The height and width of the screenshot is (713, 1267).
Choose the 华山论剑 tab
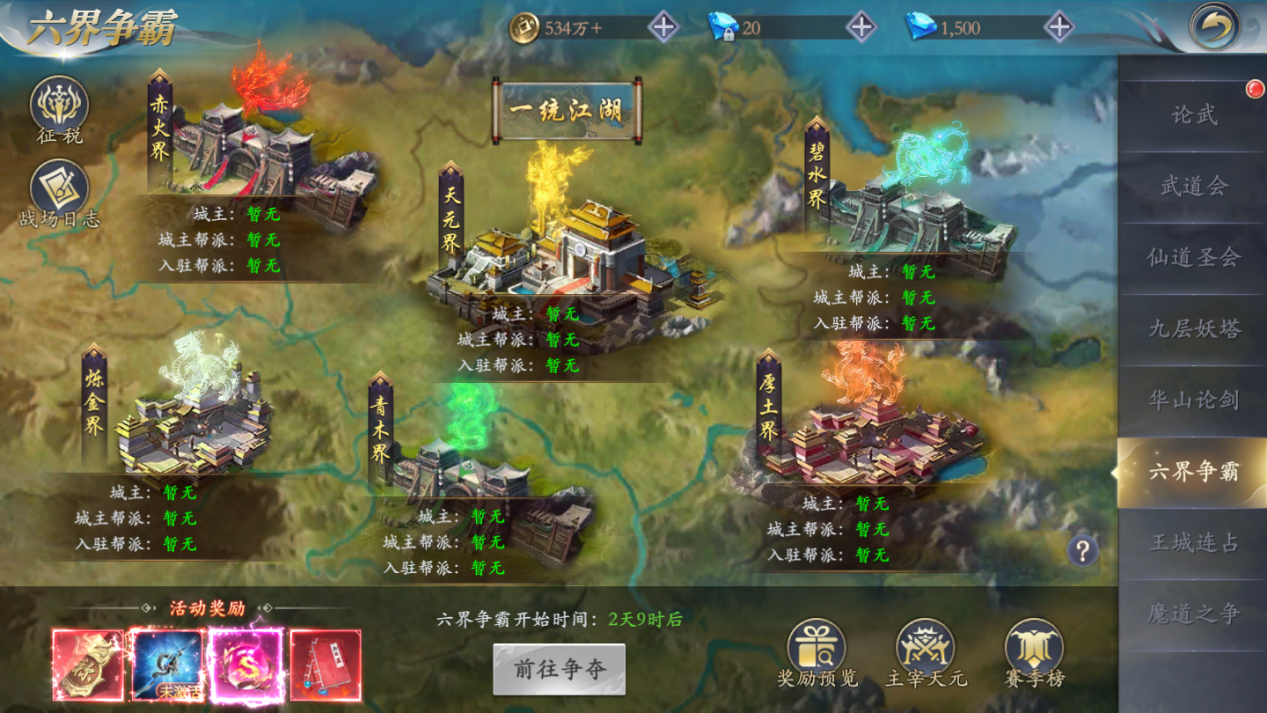[1193, 400]
